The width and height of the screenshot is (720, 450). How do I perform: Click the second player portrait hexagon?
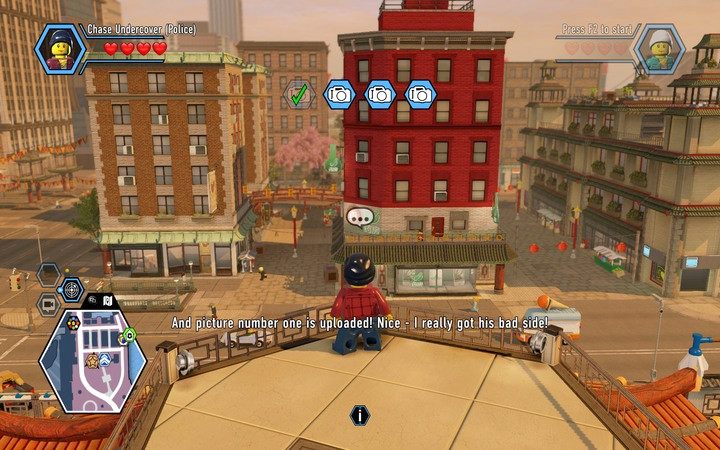660,48
